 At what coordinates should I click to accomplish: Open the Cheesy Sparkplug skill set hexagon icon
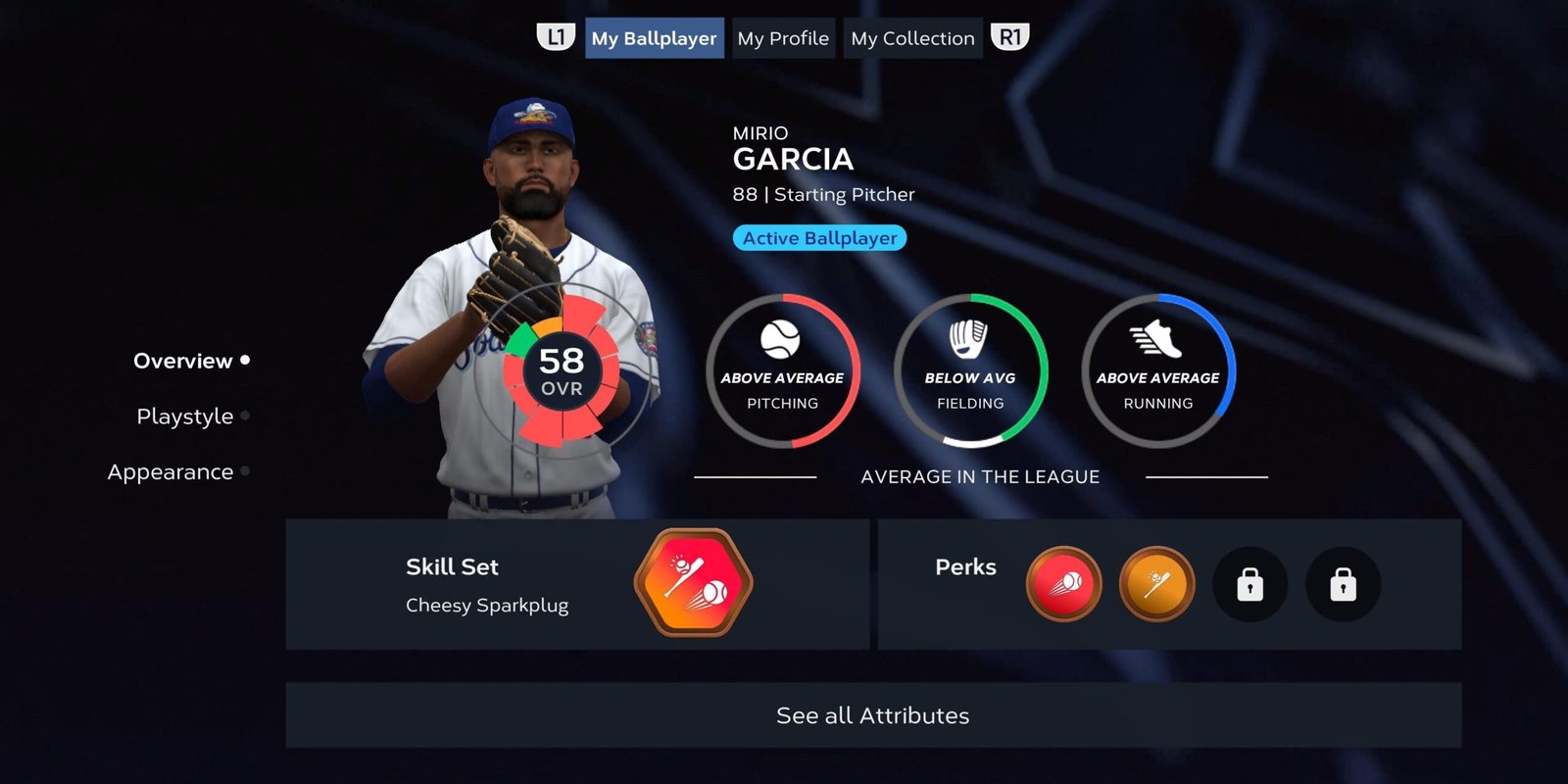(692, 582)
